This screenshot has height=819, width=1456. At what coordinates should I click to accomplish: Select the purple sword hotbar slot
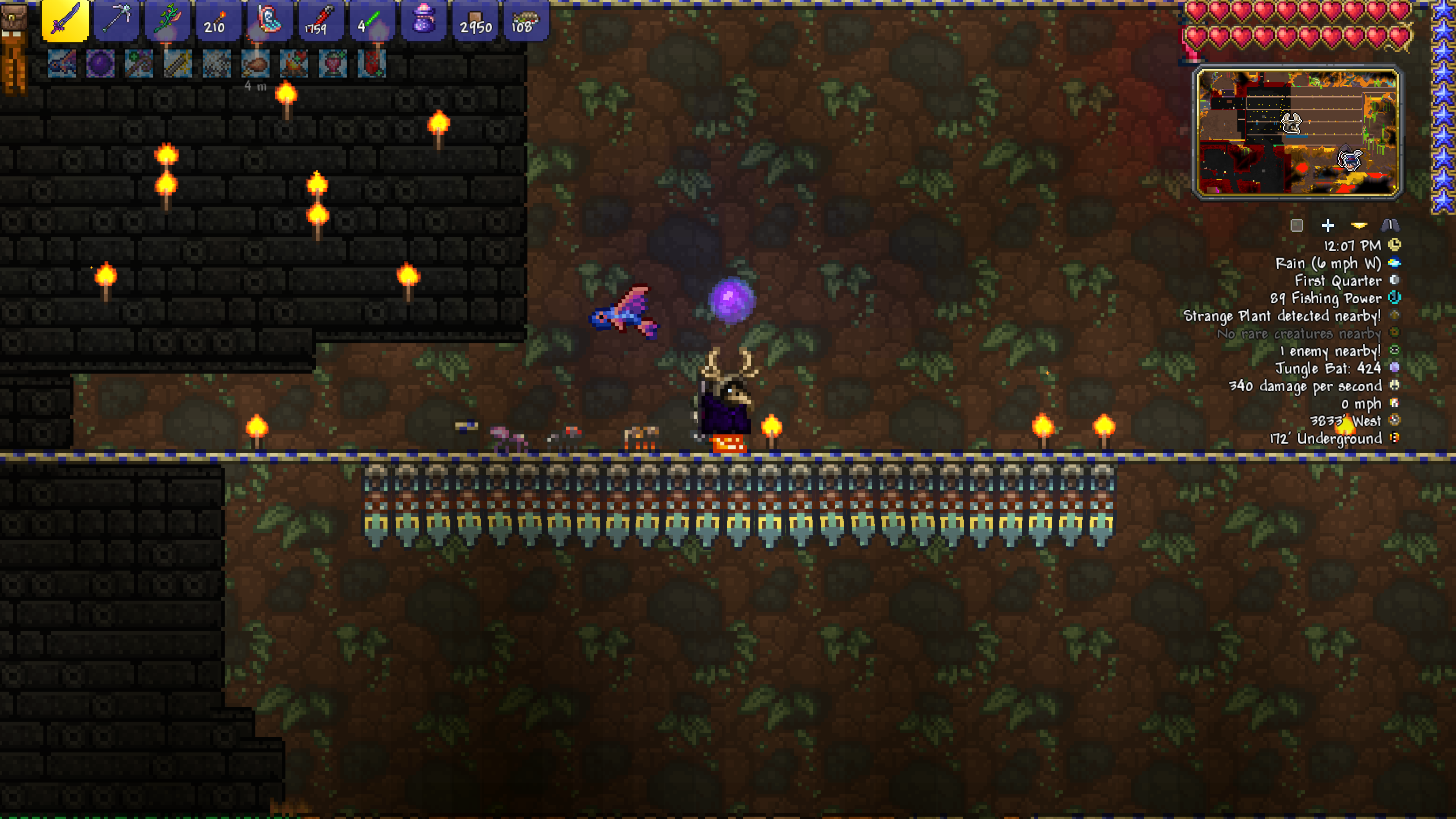click(x=65, y=21)
